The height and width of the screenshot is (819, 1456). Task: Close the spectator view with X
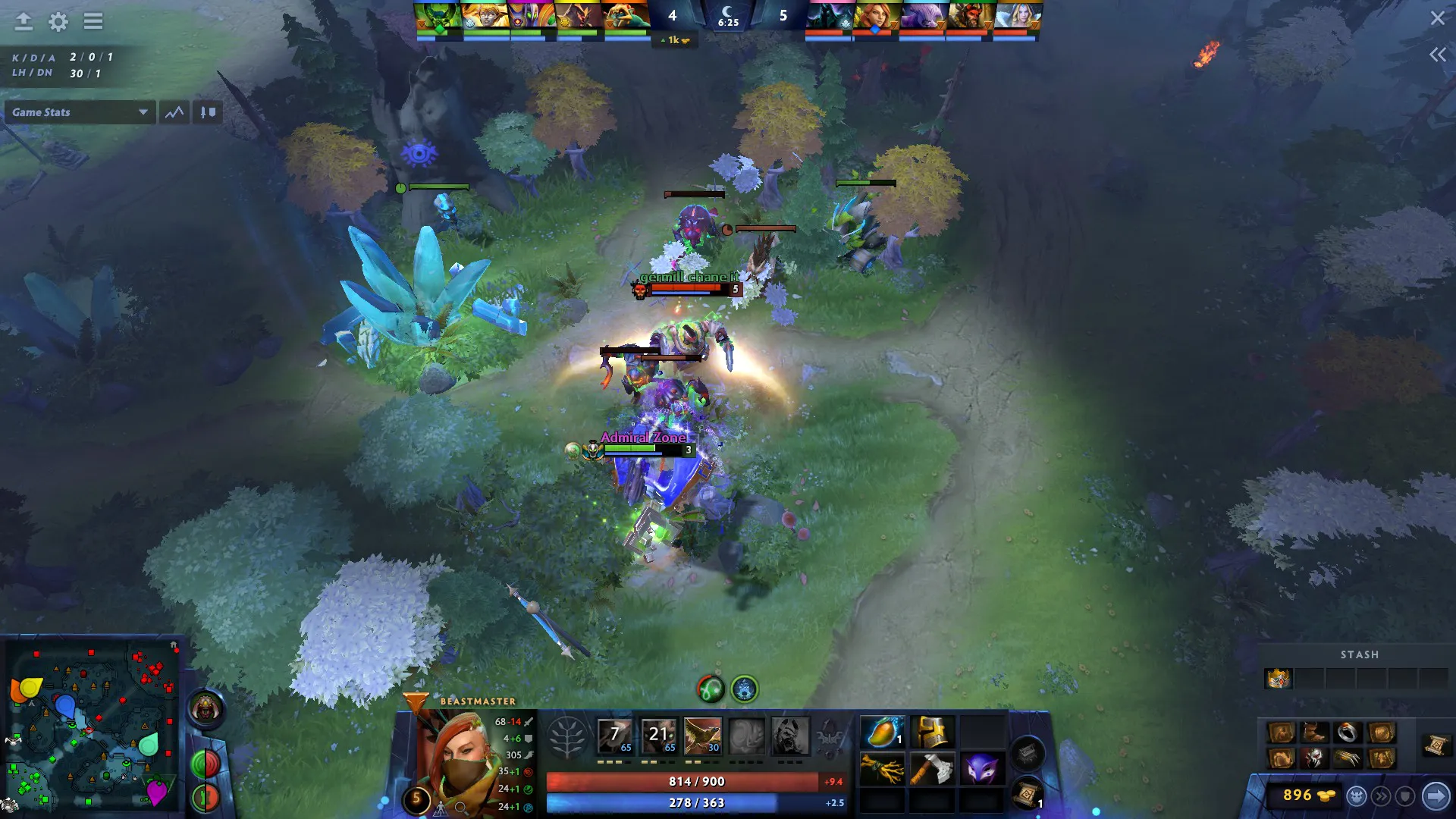1437,18
